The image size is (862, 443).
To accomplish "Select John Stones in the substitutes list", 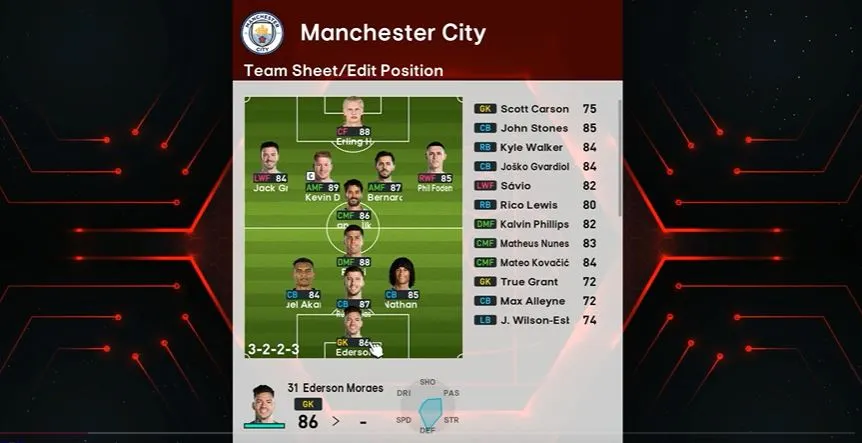I will tap(535, 128).
